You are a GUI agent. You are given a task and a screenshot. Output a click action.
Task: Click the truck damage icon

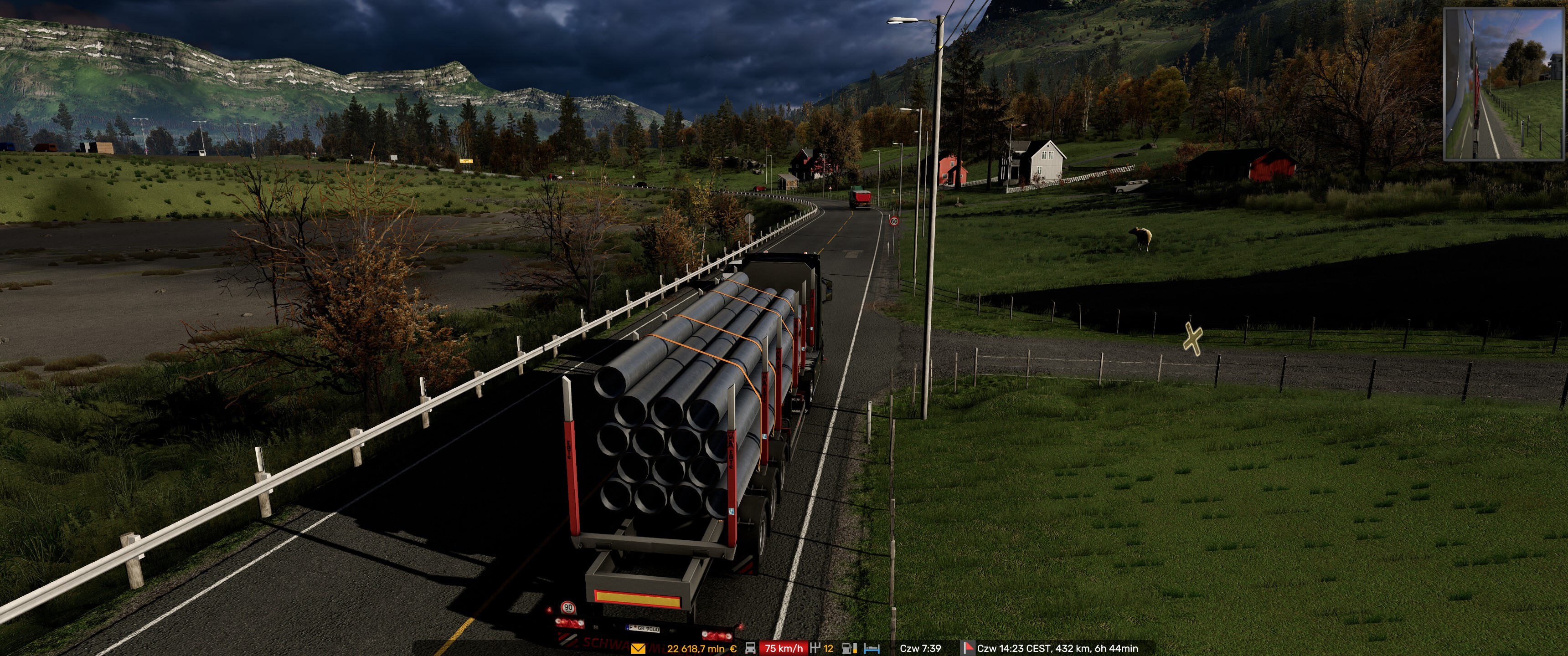coord(751,649)
